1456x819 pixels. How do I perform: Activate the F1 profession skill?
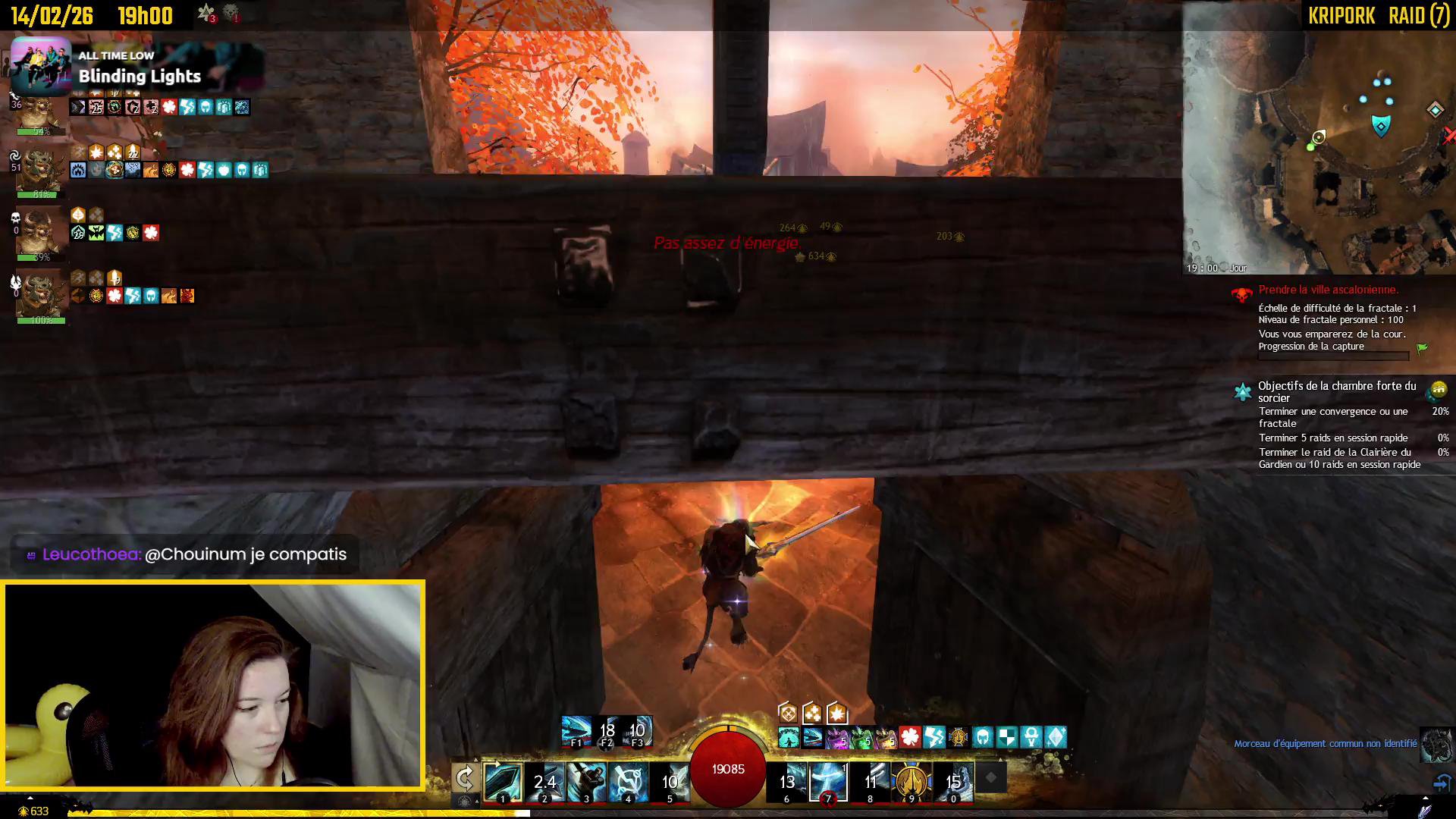coord(576,732)
